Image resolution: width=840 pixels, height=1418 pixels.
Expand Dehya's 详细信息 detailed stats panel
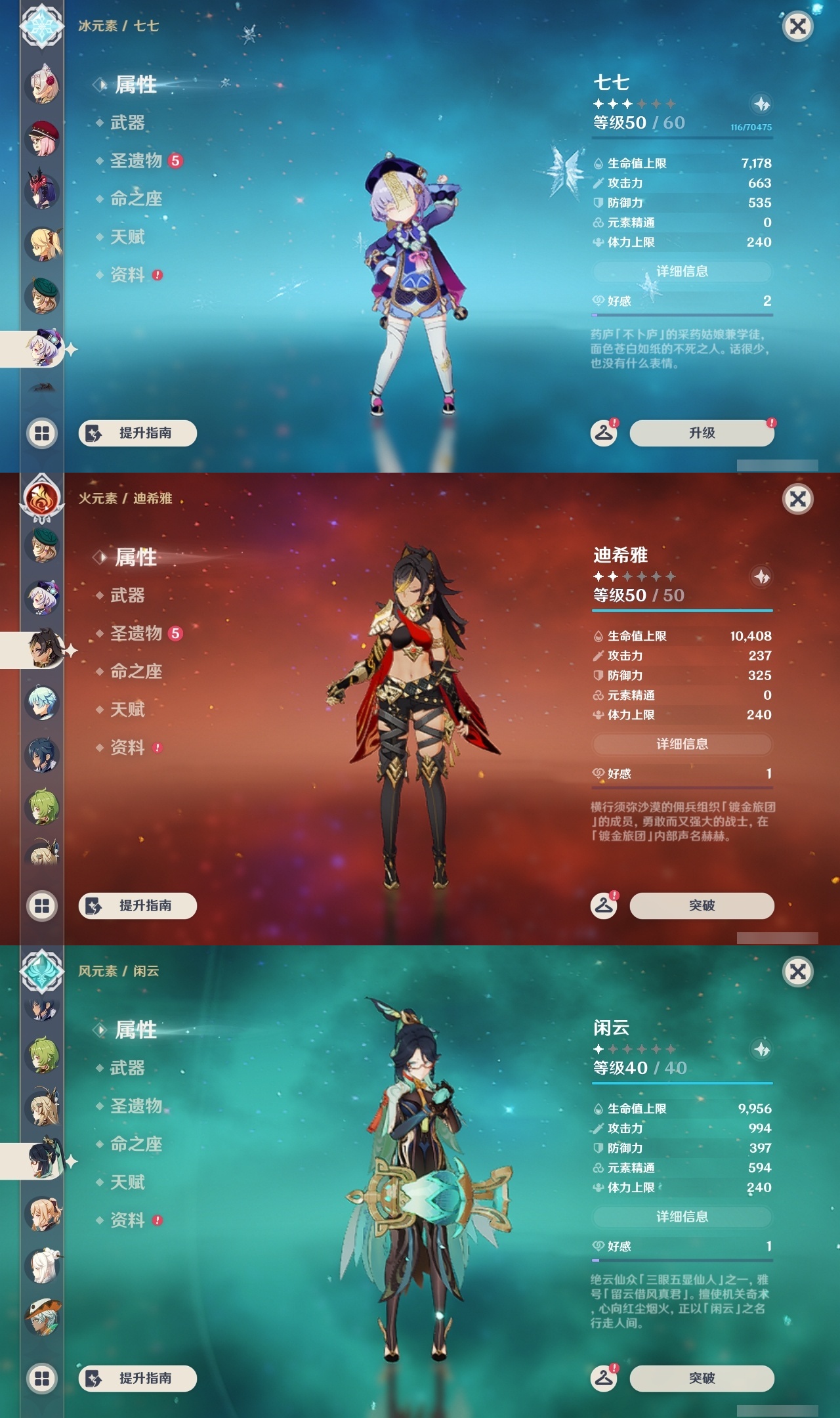[x=682, y=744]
